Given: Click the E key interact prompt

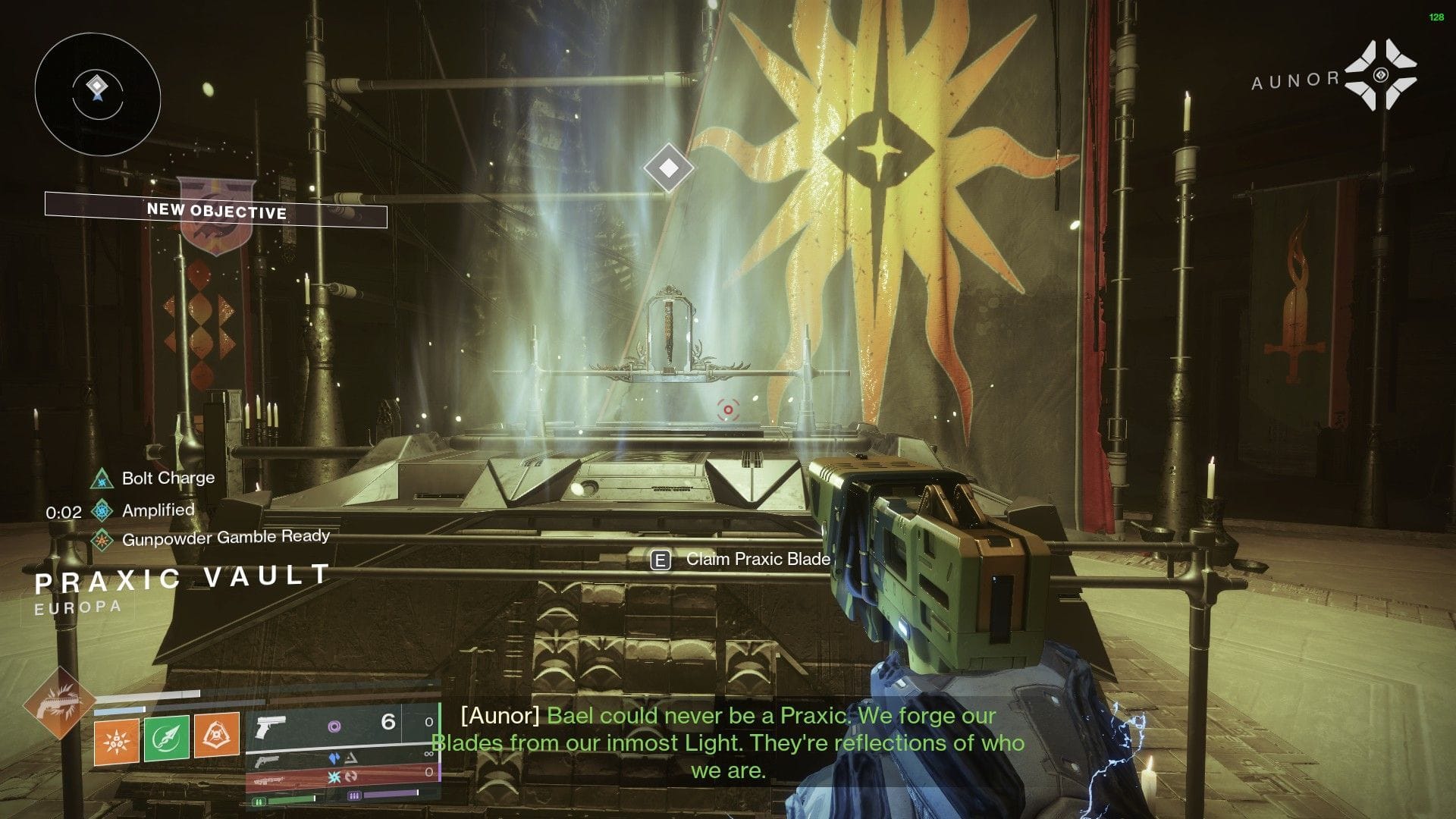Looking at the screenshot, I should coord(661,560).
